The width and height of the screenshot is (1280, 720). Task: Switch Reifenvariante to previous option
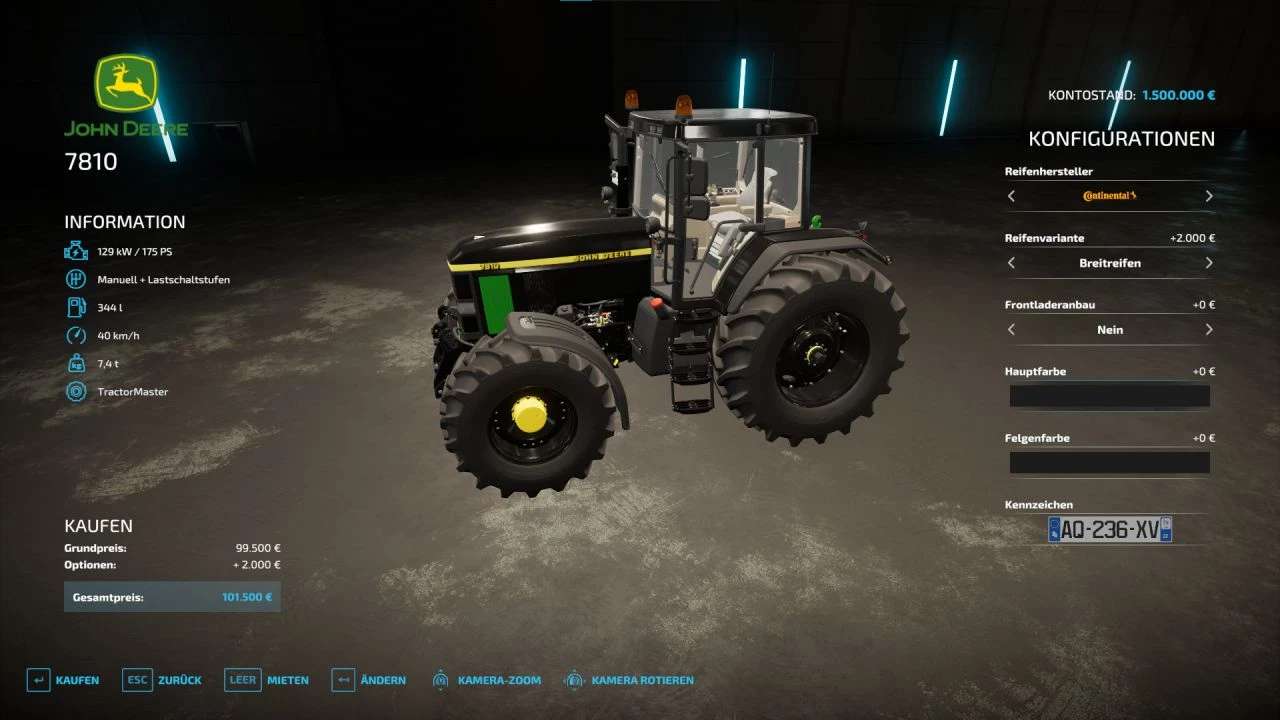[x=1011, y=263]
